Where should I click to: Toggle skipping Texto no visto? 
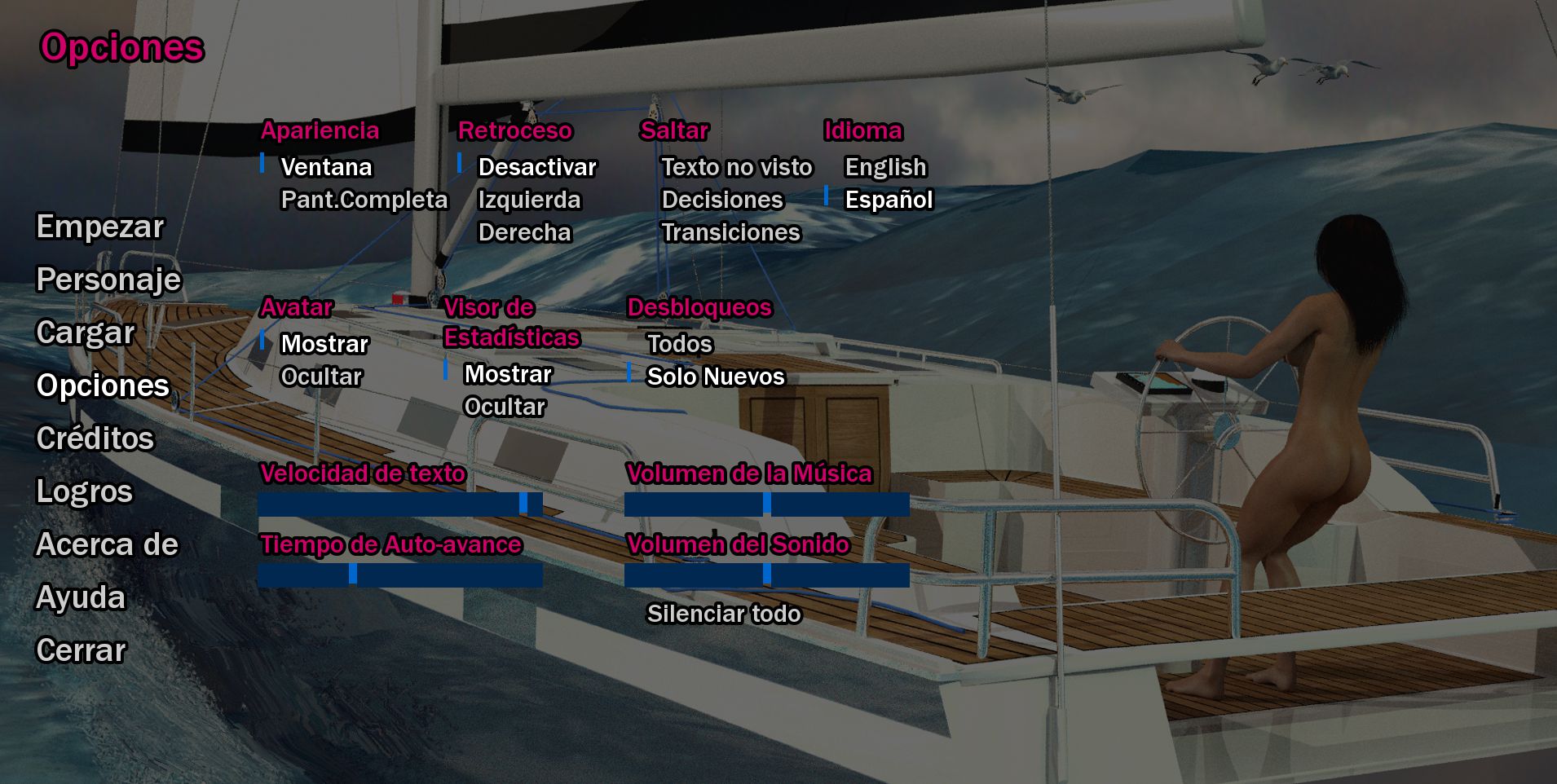pos(736,167)
